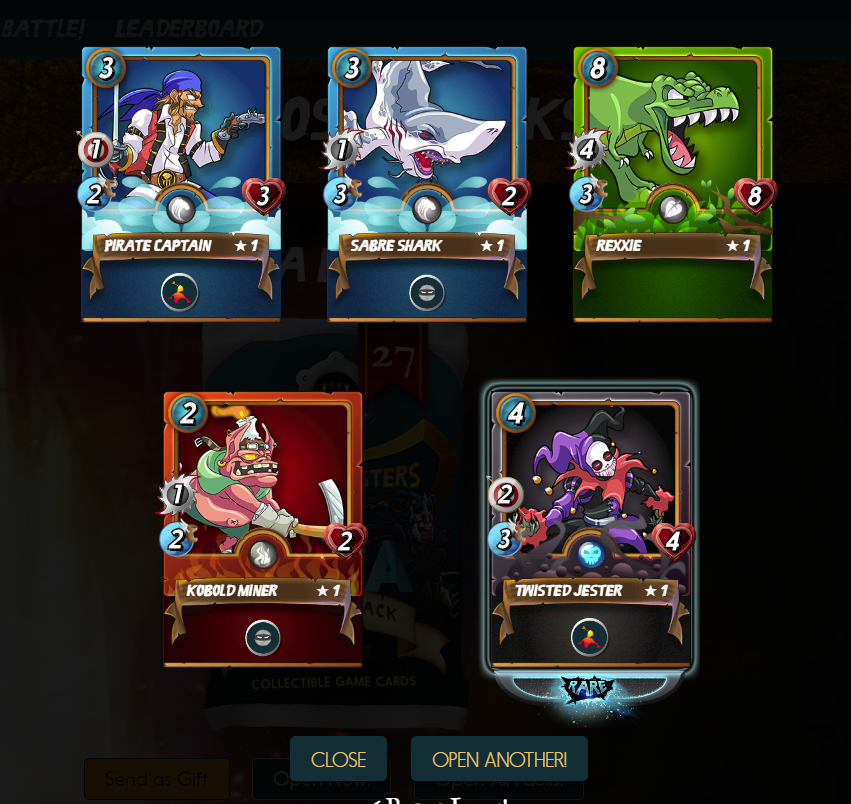Choose the Sabre Shark card
Viewport: 851px width, 804px height.
click(427, 185)
